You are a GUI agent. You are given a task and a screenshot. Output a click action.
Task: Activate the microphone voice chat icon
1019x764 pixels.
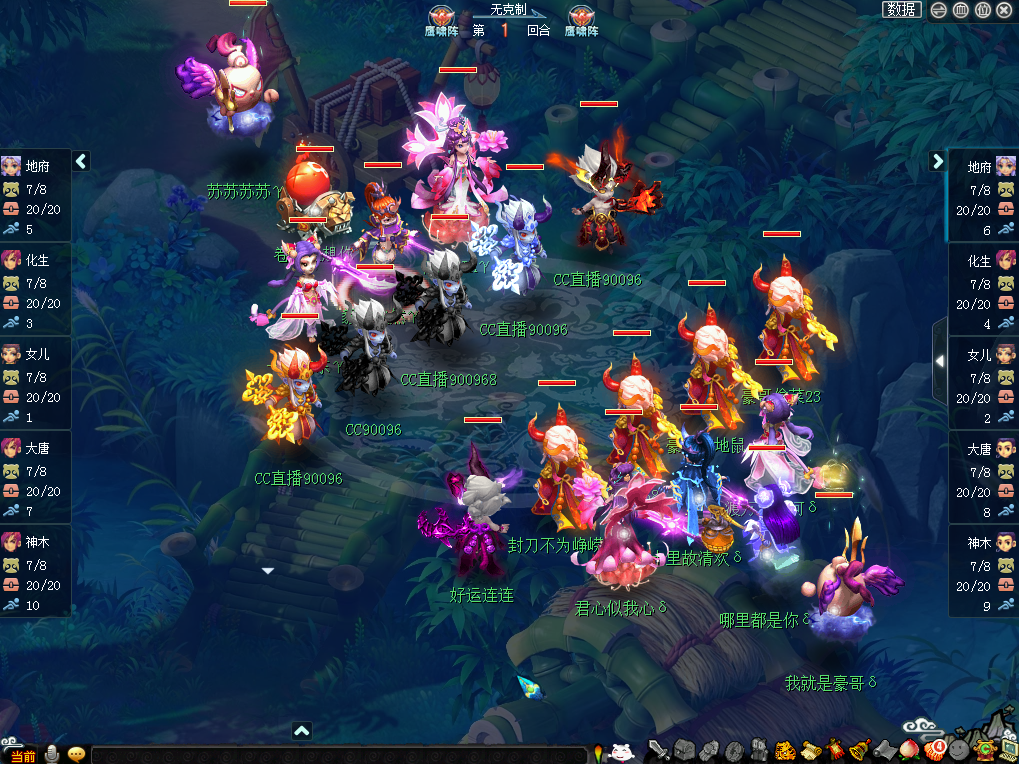(51, 754)
